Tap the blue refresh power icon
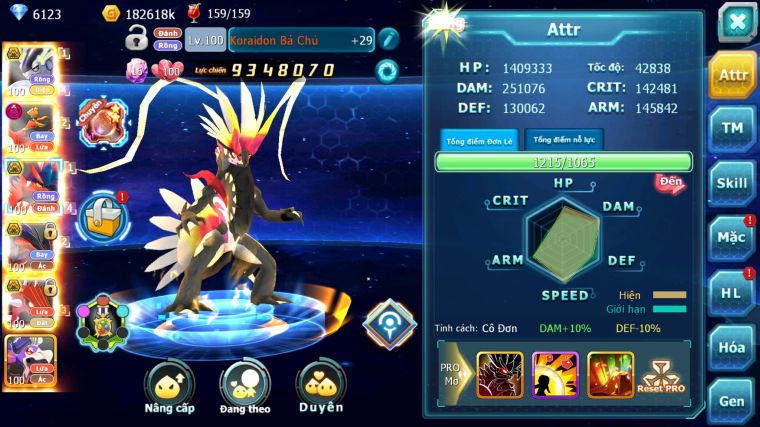Screen dimensions: 760x427 (x=386, y=70)
